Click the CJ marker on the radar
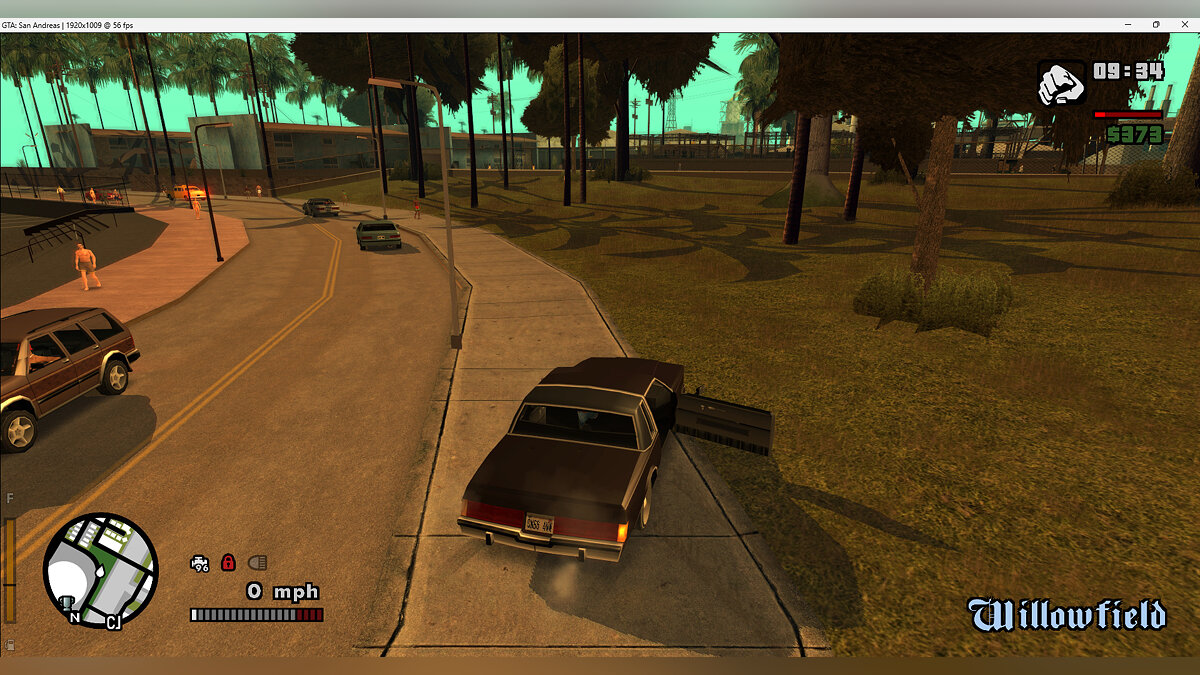The height and width of the screenshot is (675, 1200). coord(114,623)
